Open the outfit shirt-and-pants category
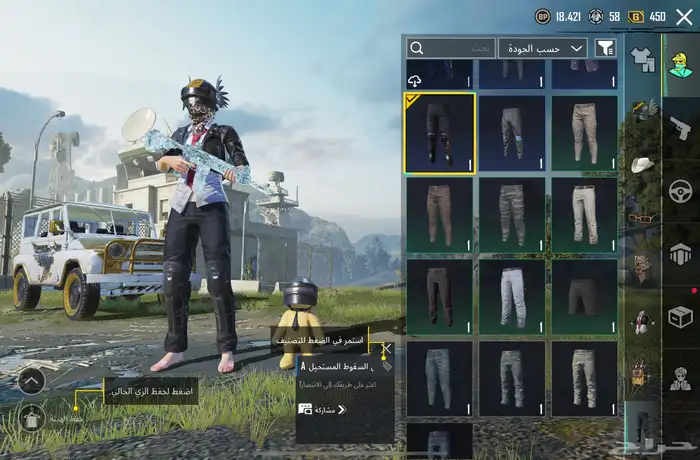 641,59
